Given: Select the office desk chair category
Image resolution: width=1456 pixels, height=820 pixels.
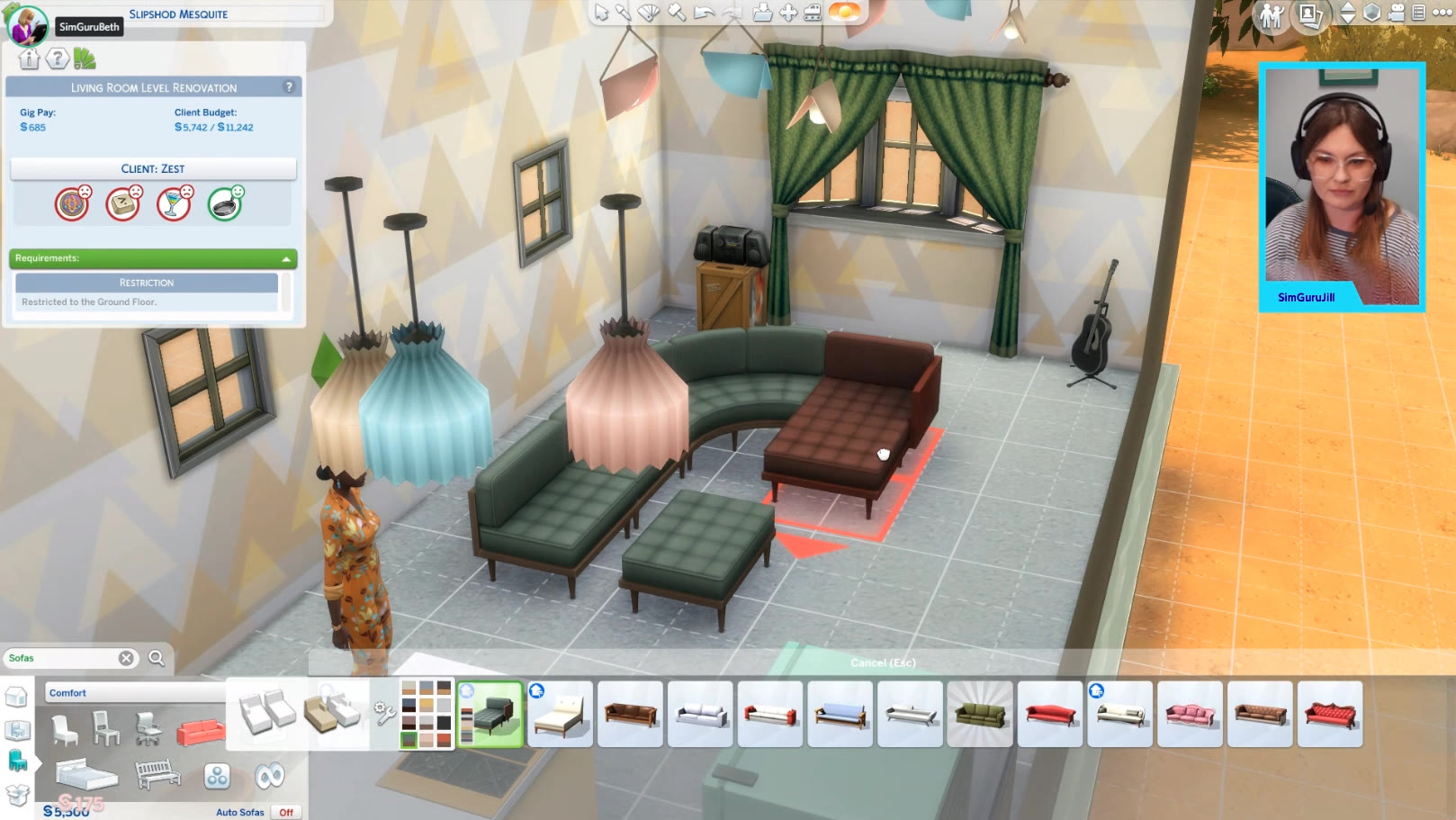Looking at the screenshot, I should point(148,729).
